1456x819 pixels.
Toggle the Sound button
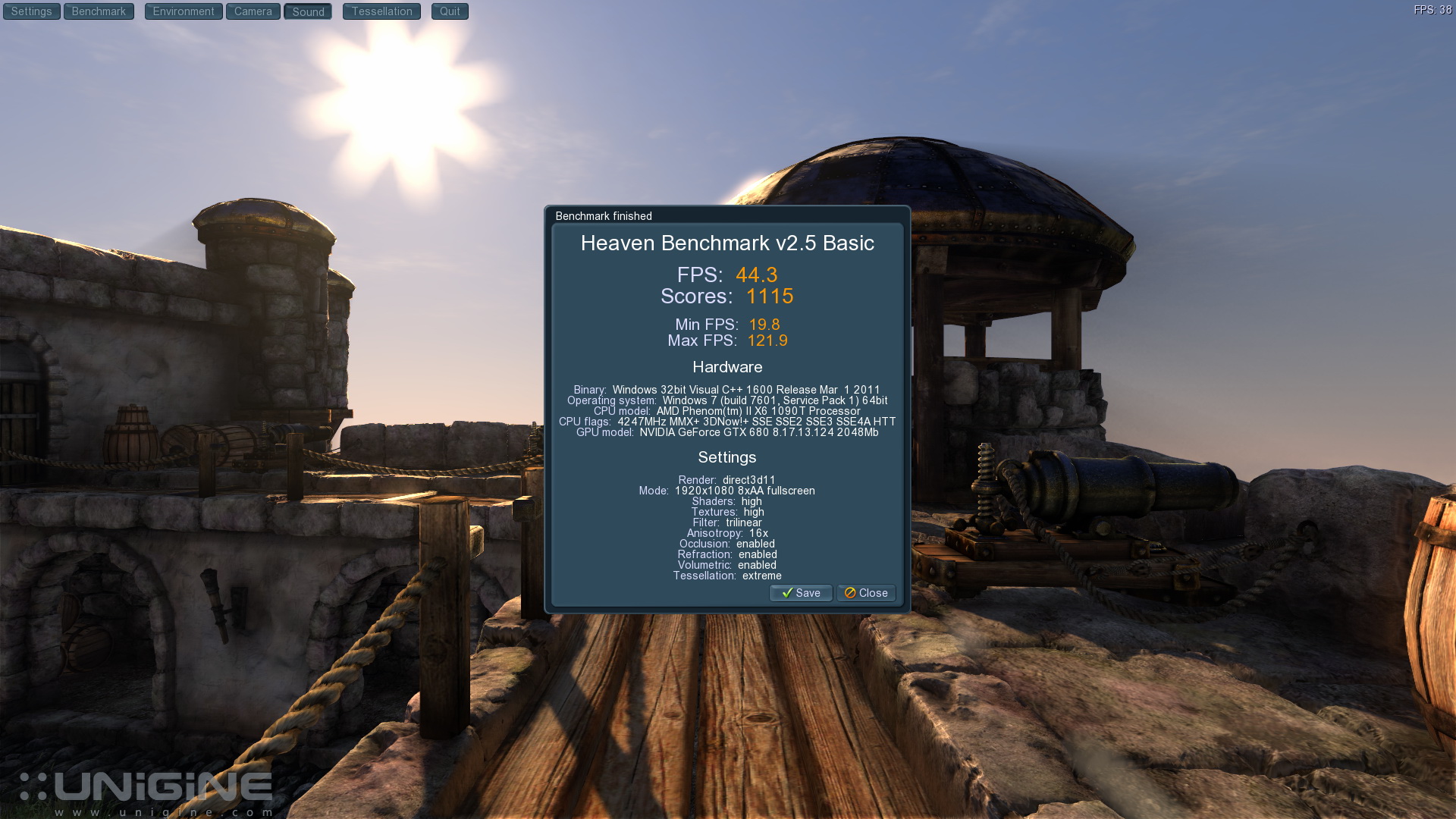308,11
